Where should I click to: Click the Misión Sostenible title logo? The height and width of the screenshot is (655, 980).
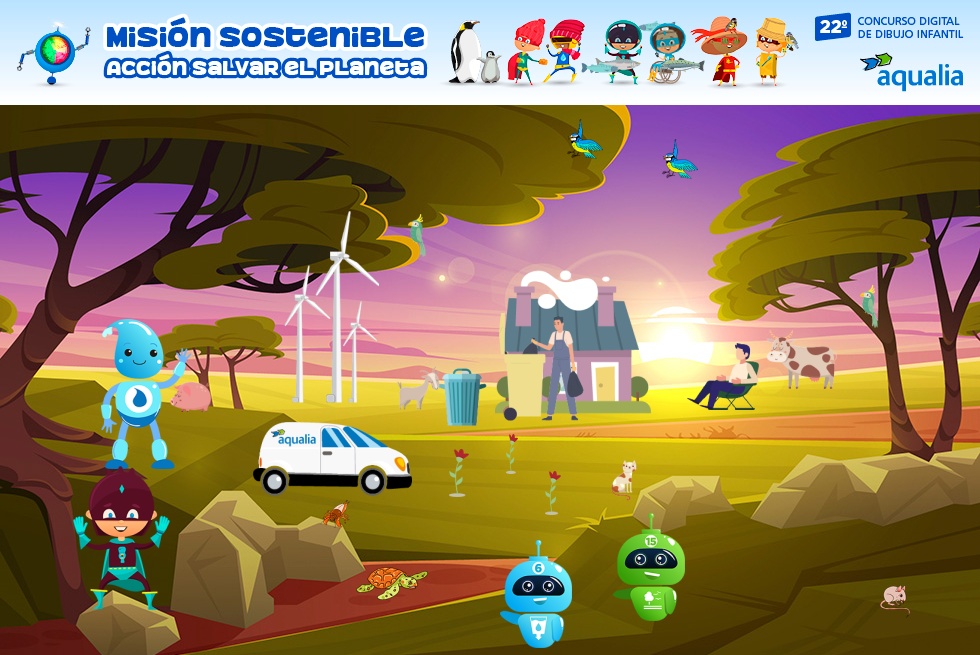pos(266,51)
